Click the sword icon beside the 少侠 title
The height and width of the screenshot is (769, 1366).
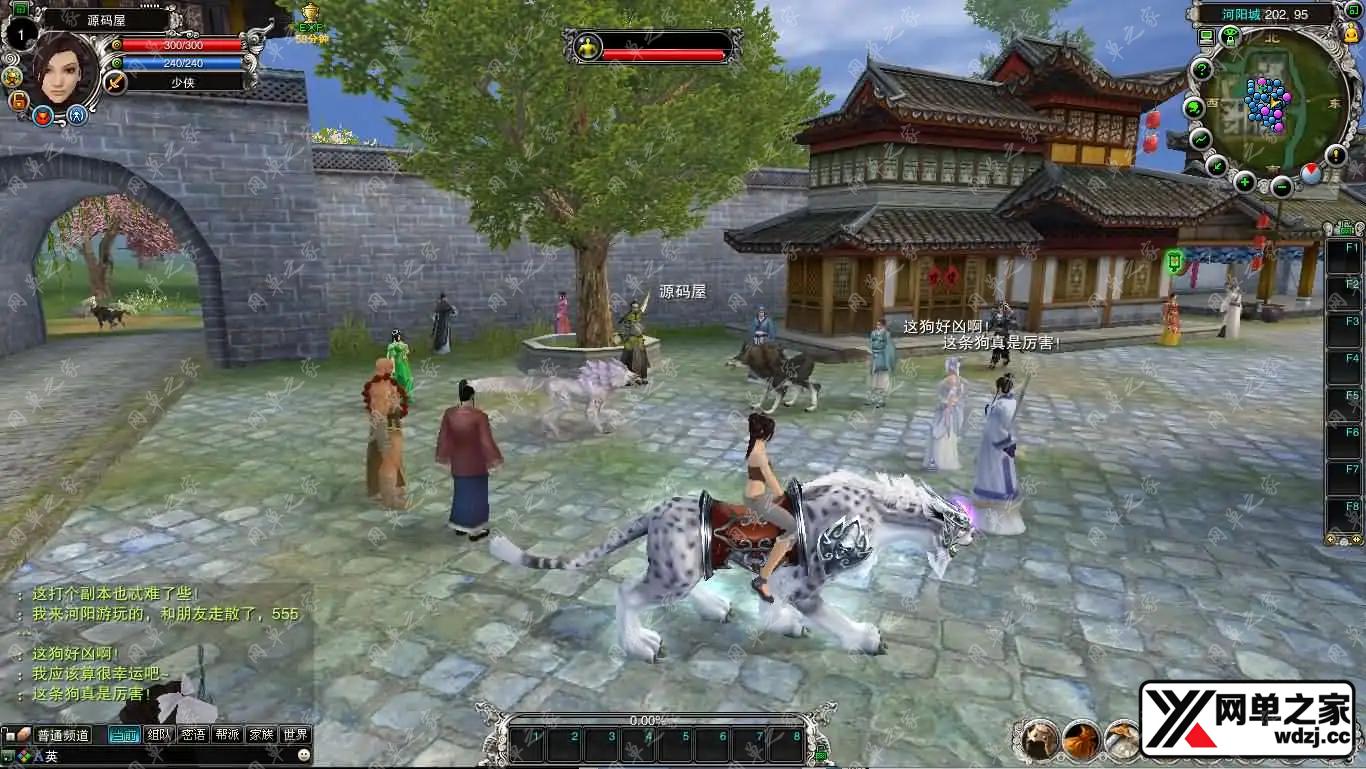[116, 82]
